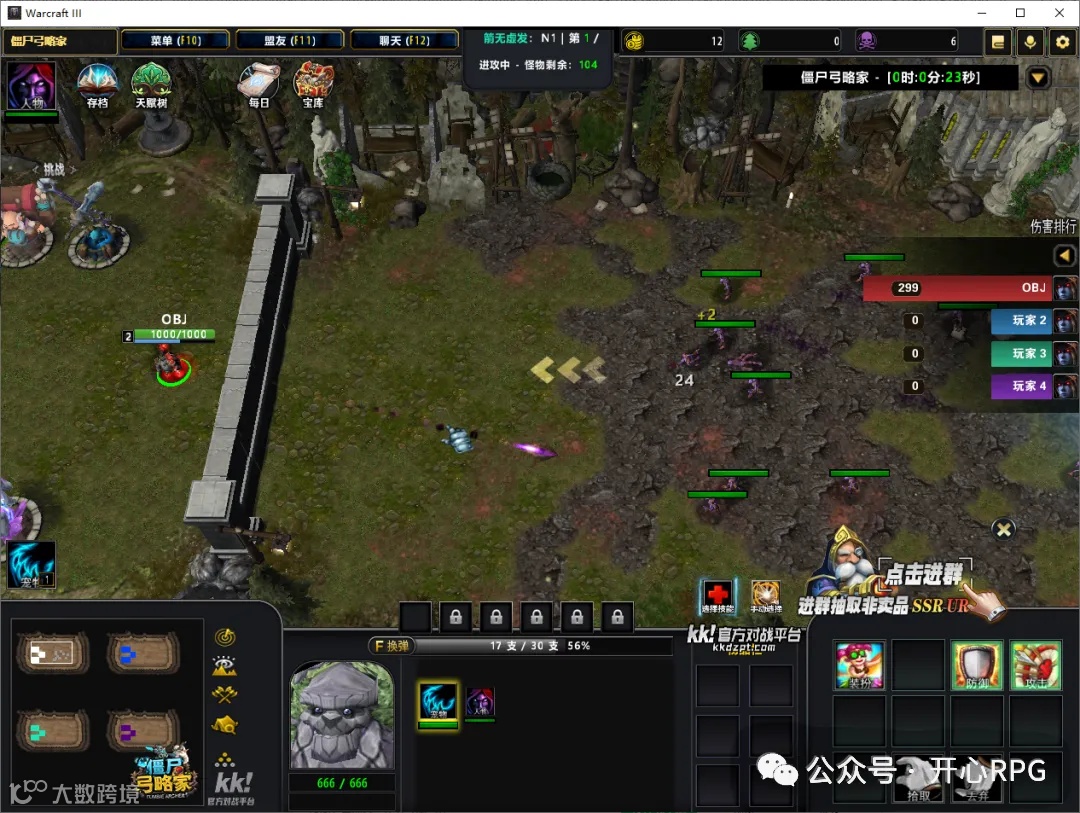Open the 聊天 (F12) chat log
The width and height of the screenshot is (1080, 813).
[x=404, y=41]
